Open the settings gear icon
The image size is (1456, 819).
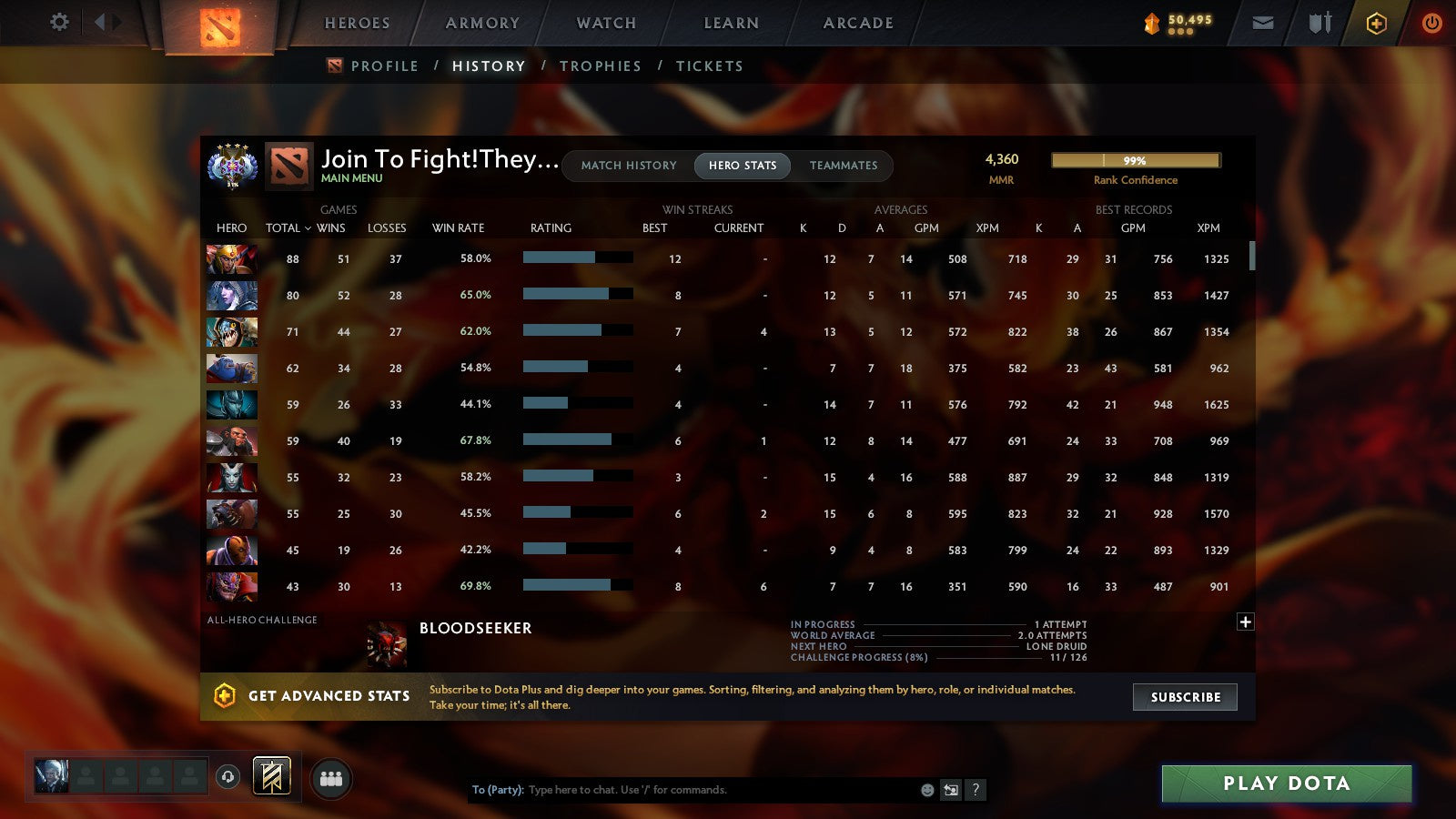(x=59, y=23)
